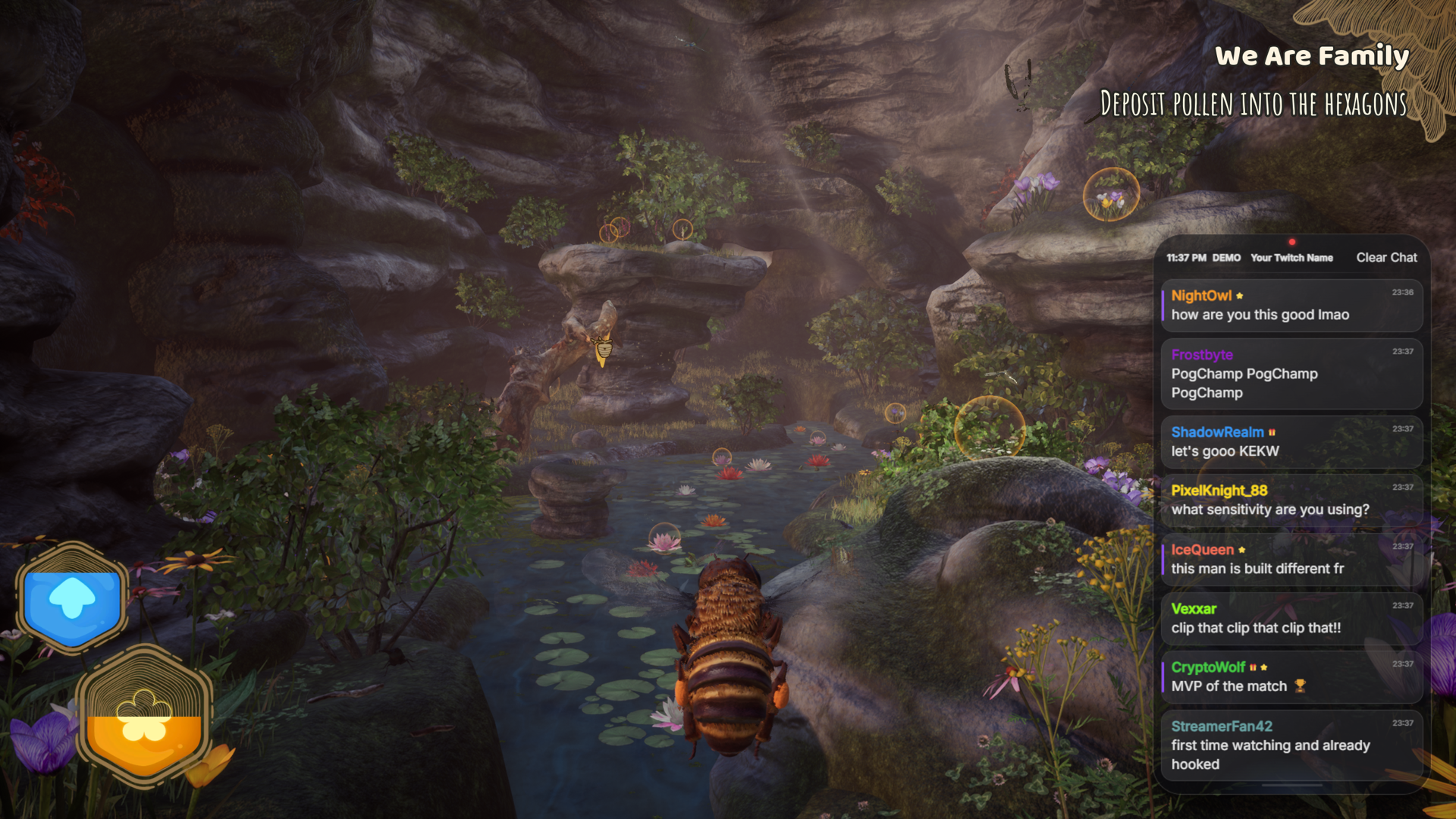Click the StreamerFan42 username in chat
The height and width of the screenshot is (819, 1456).
(x=1221, y=726)
